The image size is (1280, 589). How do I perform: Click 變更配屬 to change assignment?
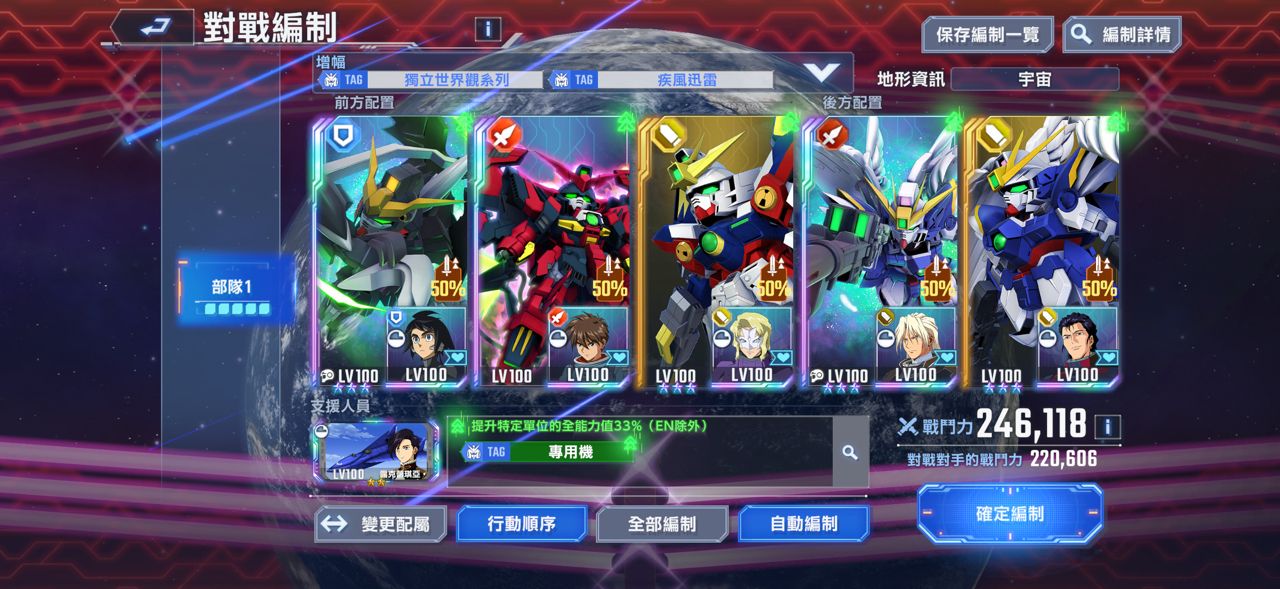coord(381,523)
